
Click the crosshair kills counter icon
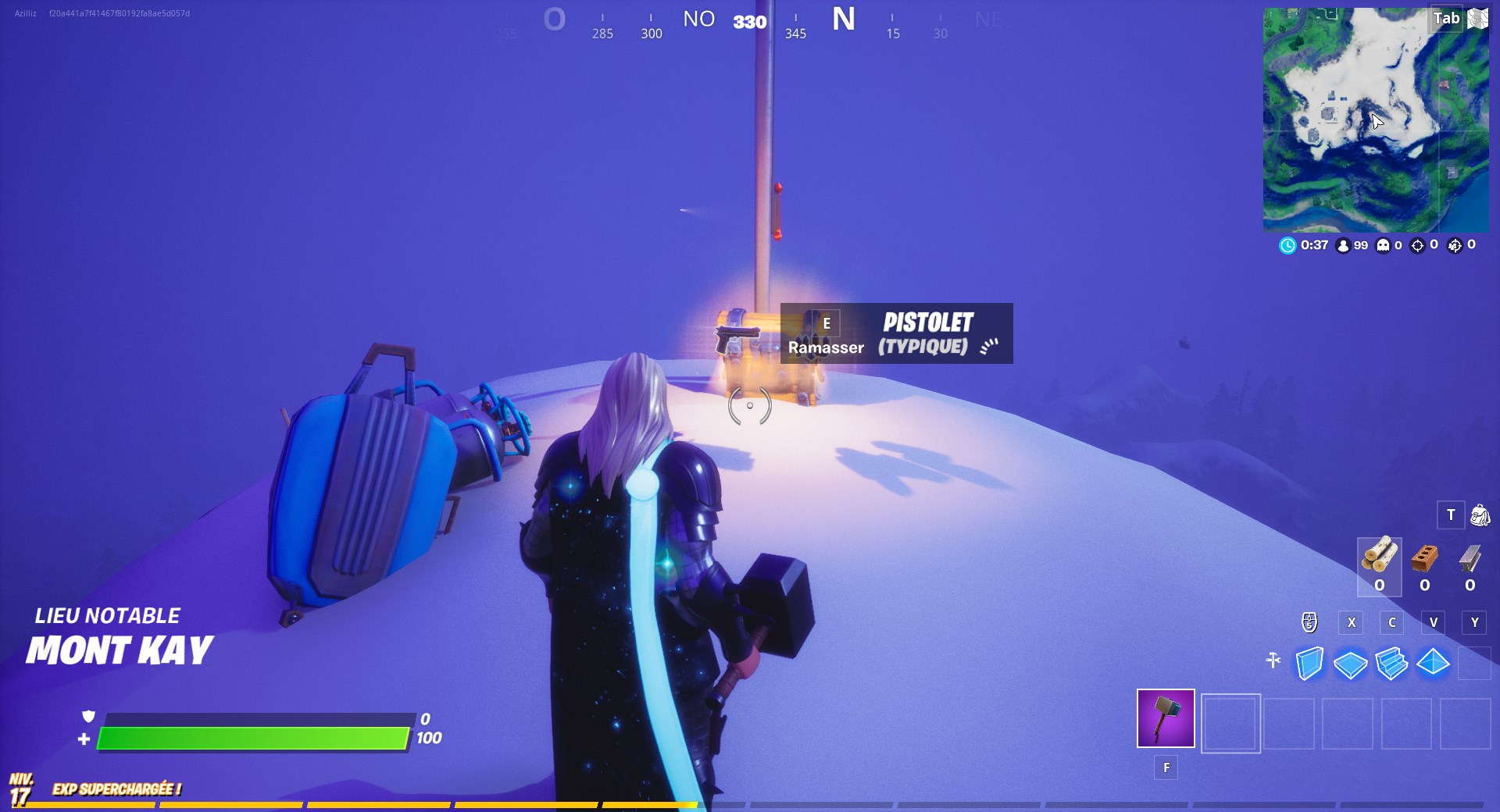pos(1418,245)
